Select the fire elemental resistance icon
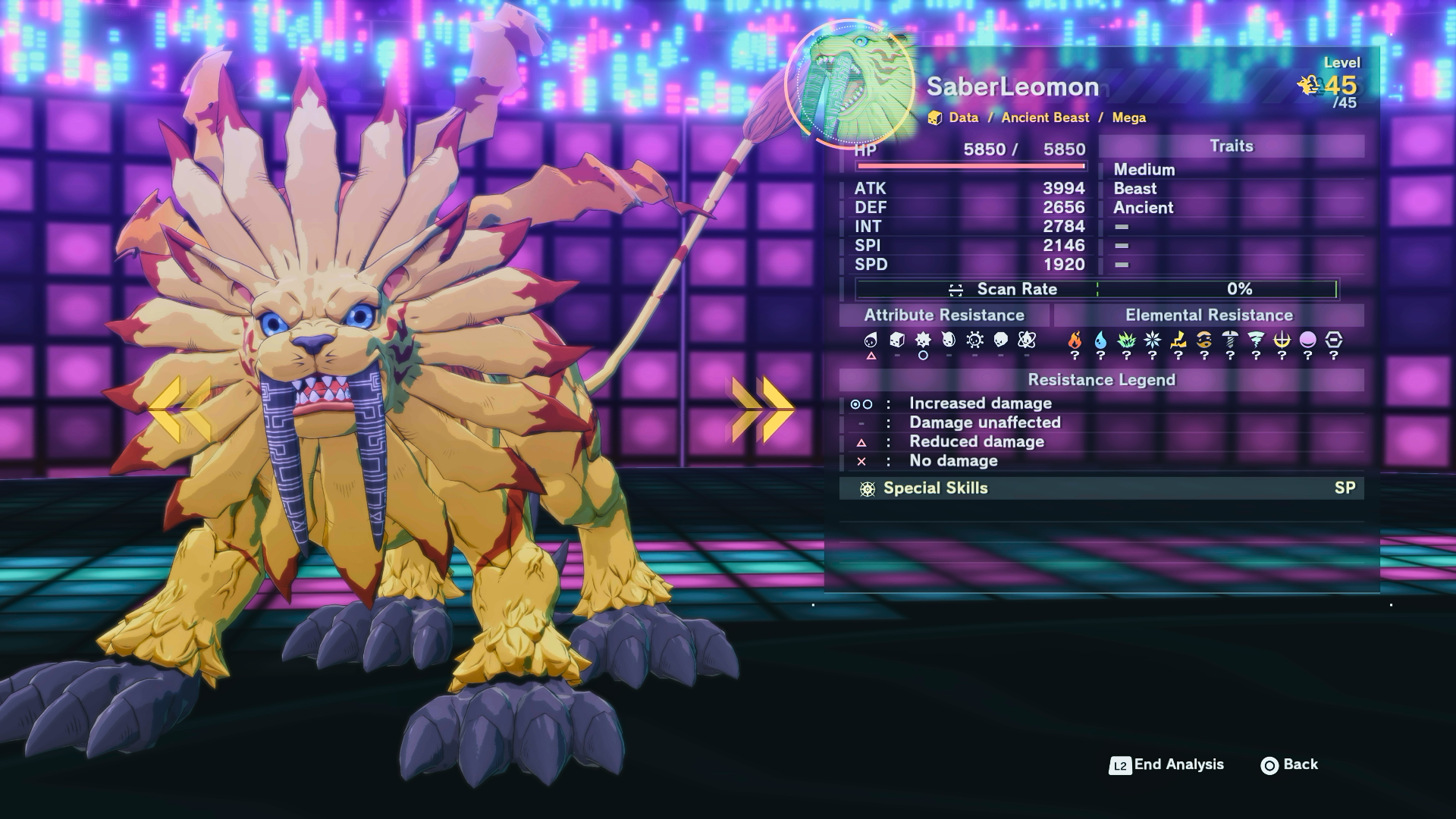 point(1075,340)
